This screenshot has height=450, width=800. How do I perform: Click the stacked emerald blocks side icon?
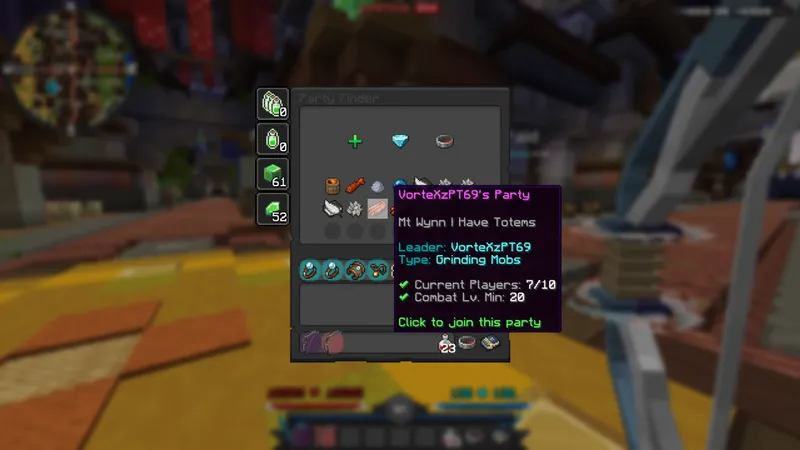273,104
